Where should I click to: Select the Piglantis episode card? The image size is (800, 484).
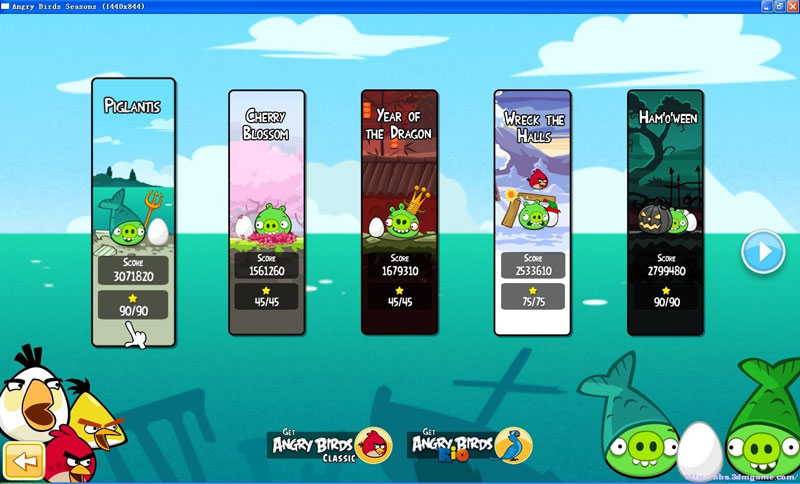(133, 210)
